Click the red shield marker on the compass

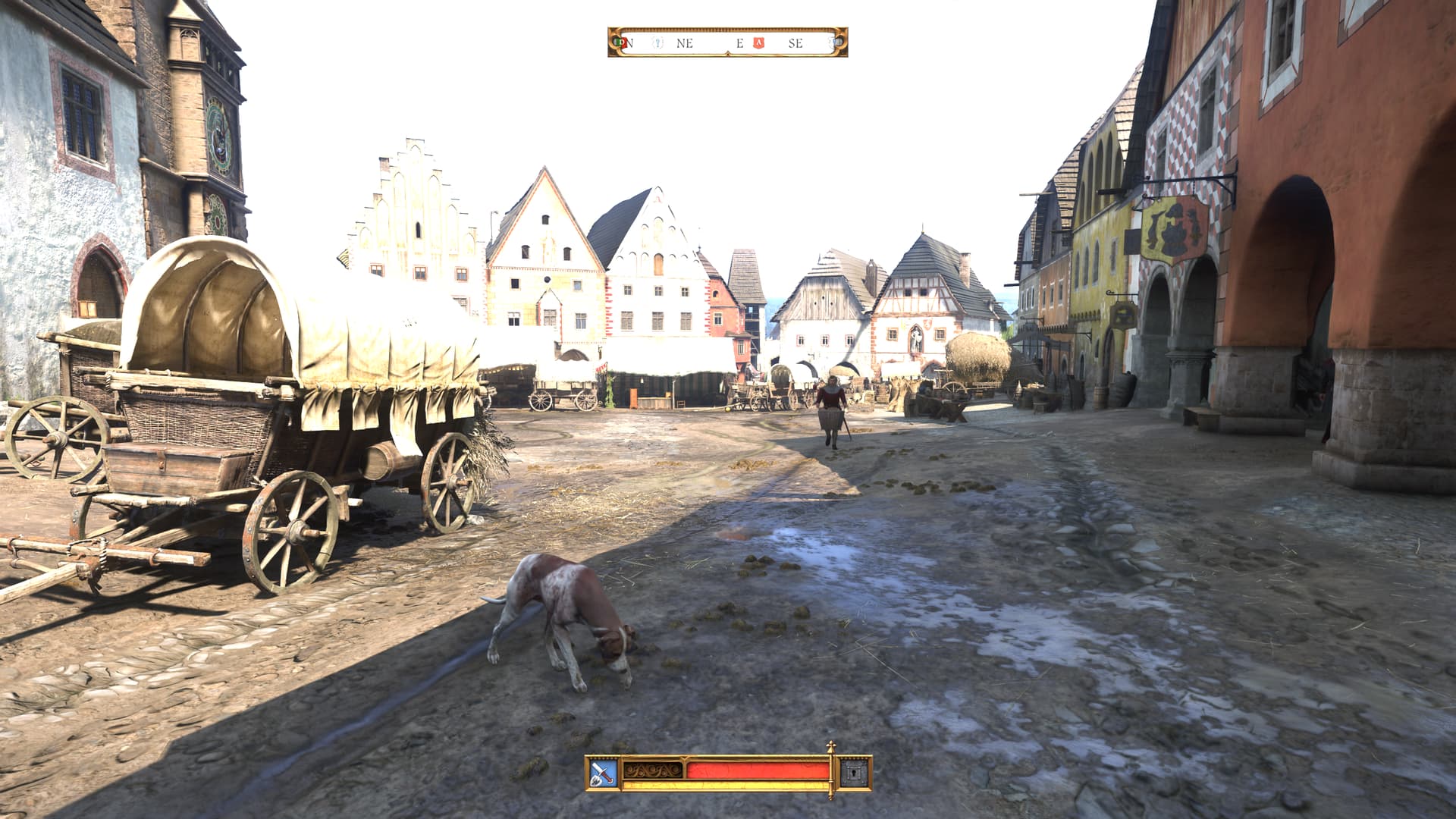(x=758, y=43)
